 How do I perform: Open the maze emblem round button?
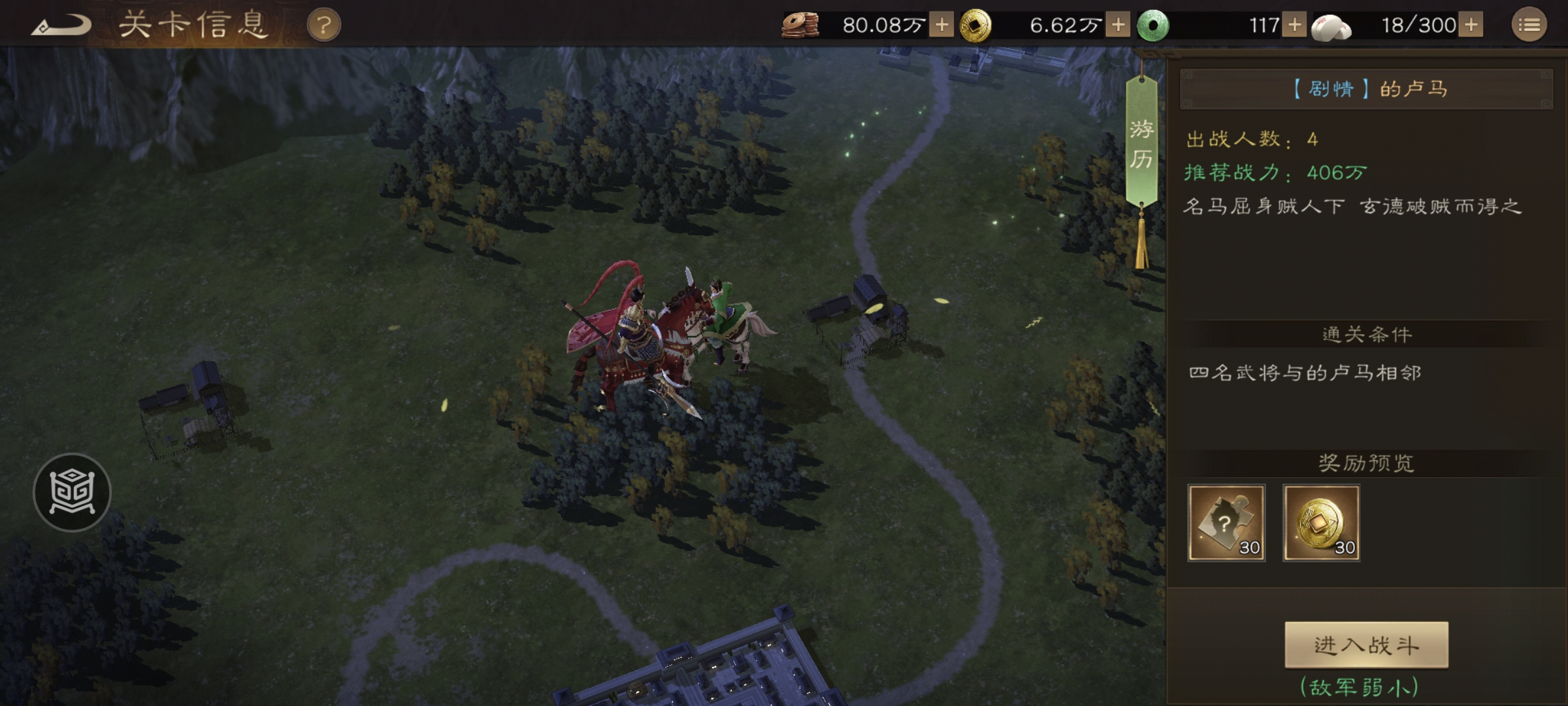coord(72,492)
